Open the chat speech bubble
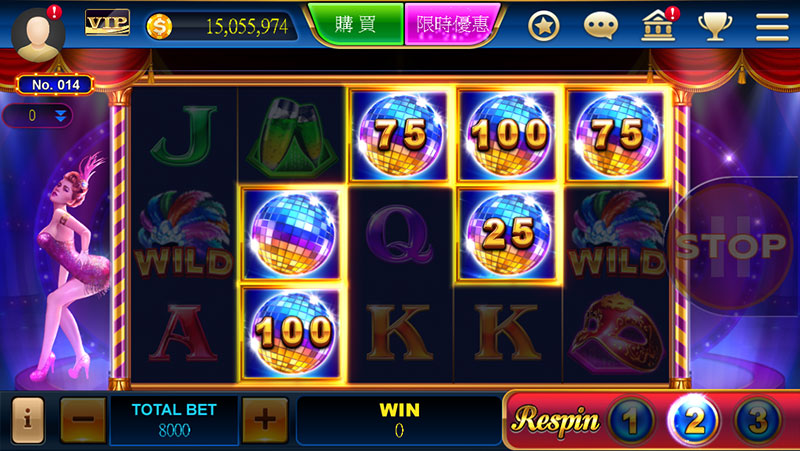Screen dimensions: 800x451 (x=601, y=27)
